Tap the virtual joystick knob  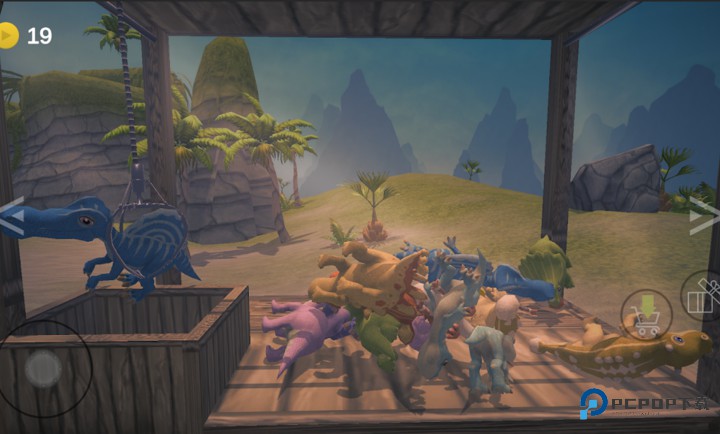(x=43, y=369)
